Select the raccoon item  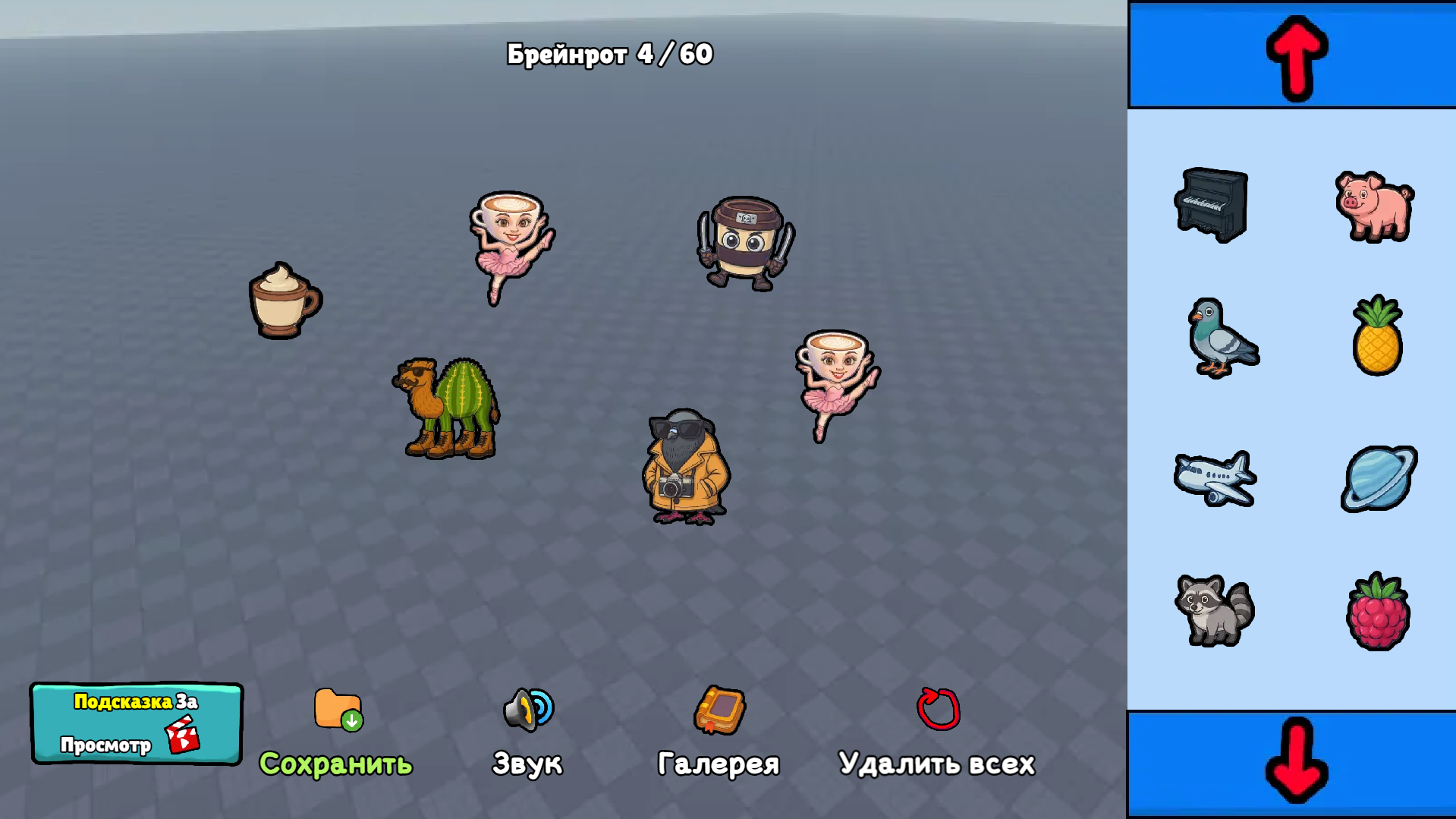(1214, 611)
